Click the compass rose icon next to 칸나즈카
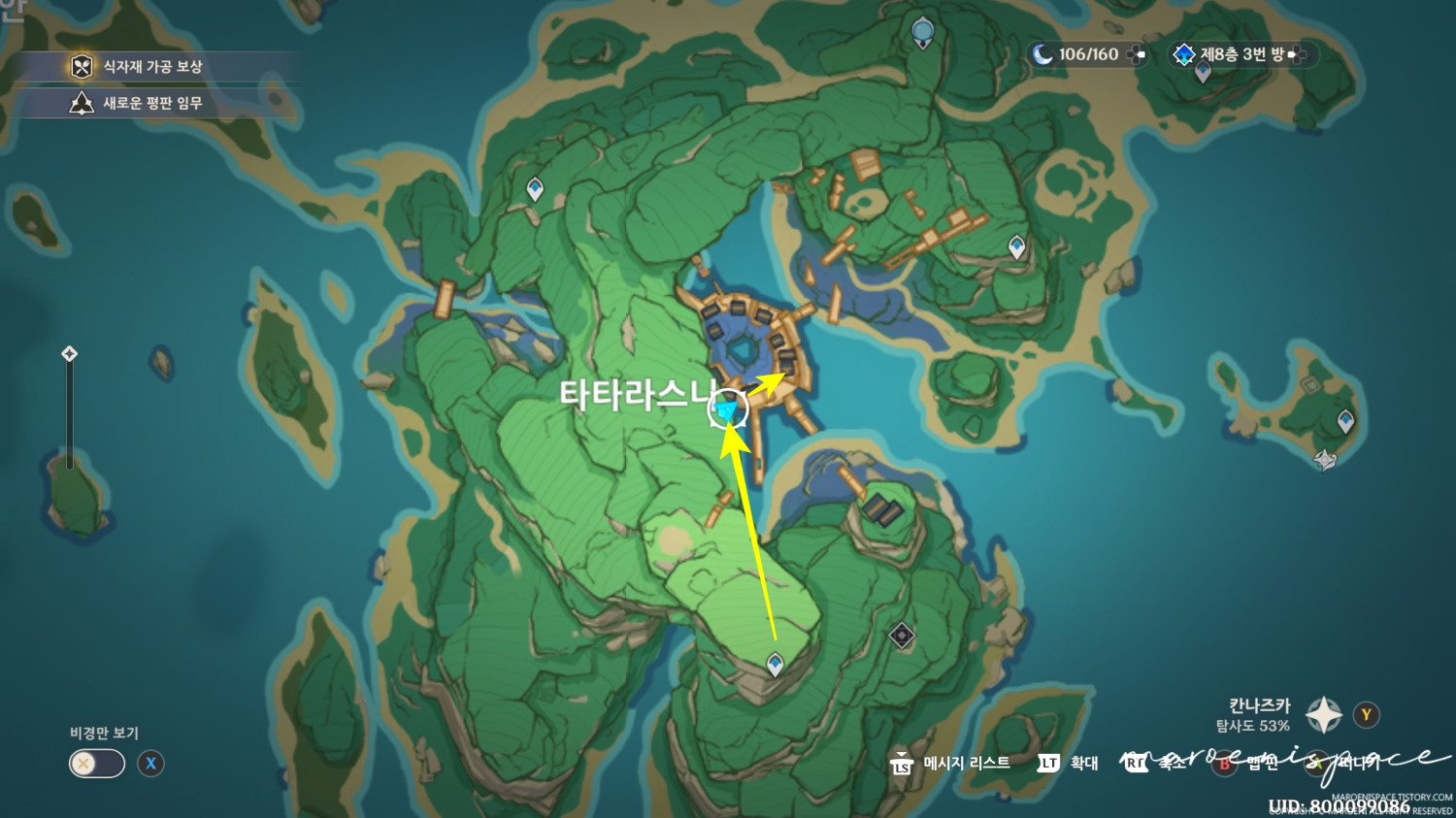 [x=1323, y=714]
